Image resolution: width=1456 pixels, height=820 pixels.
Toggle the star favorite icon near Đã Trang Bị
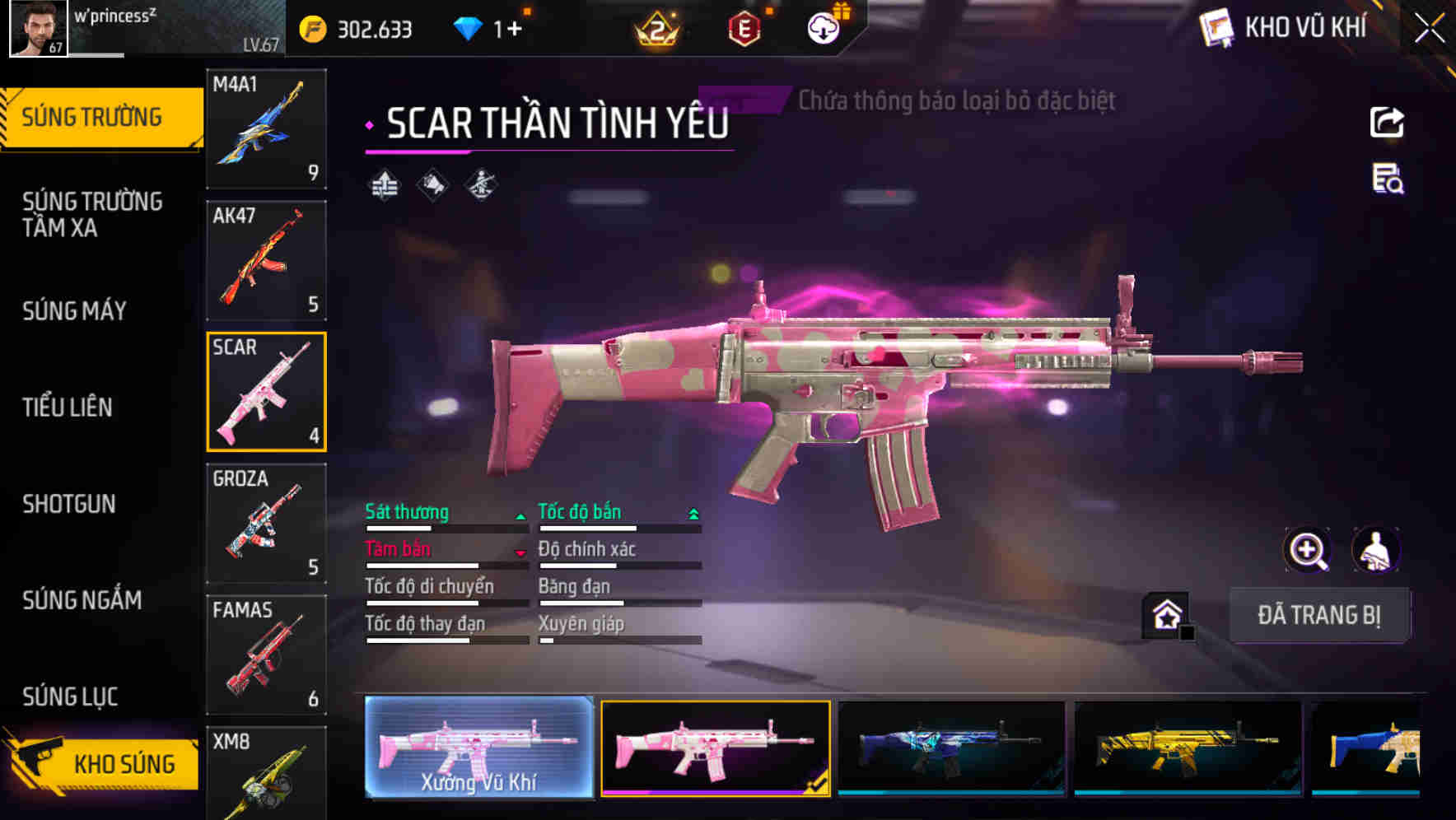(x=1166, y=615)
